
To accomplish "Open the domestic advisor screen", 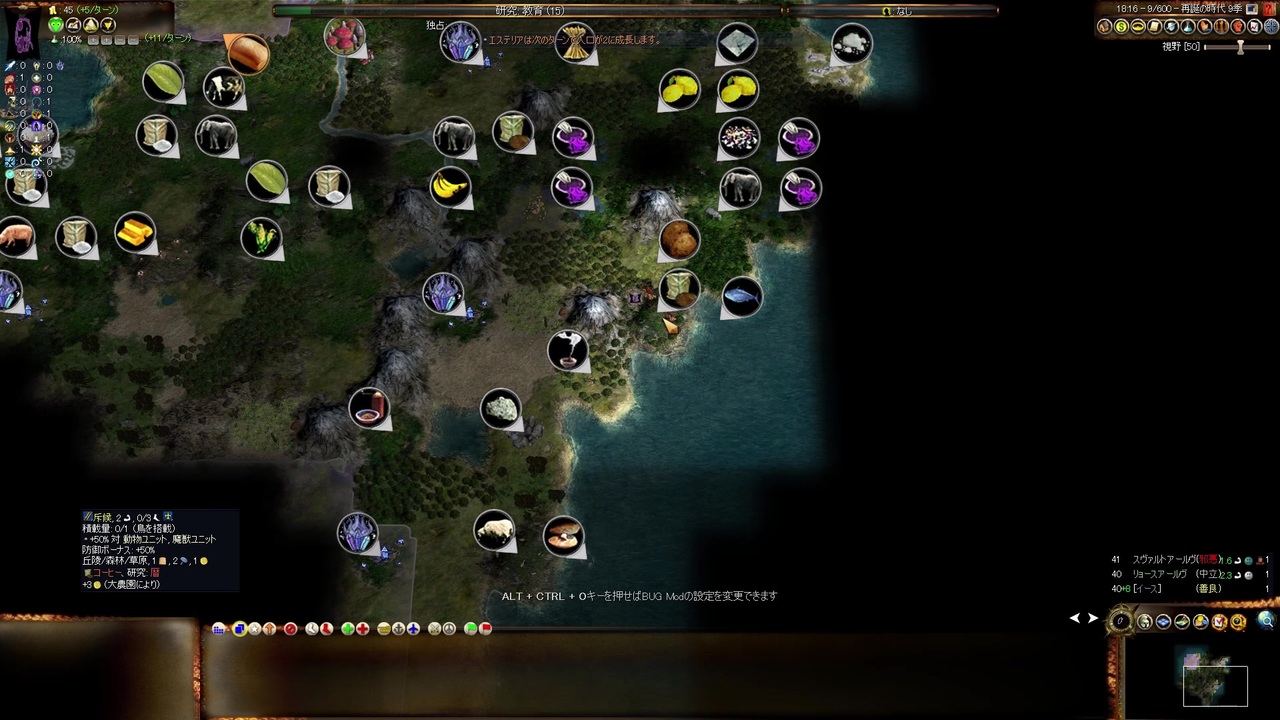I will pos(1104,26).
